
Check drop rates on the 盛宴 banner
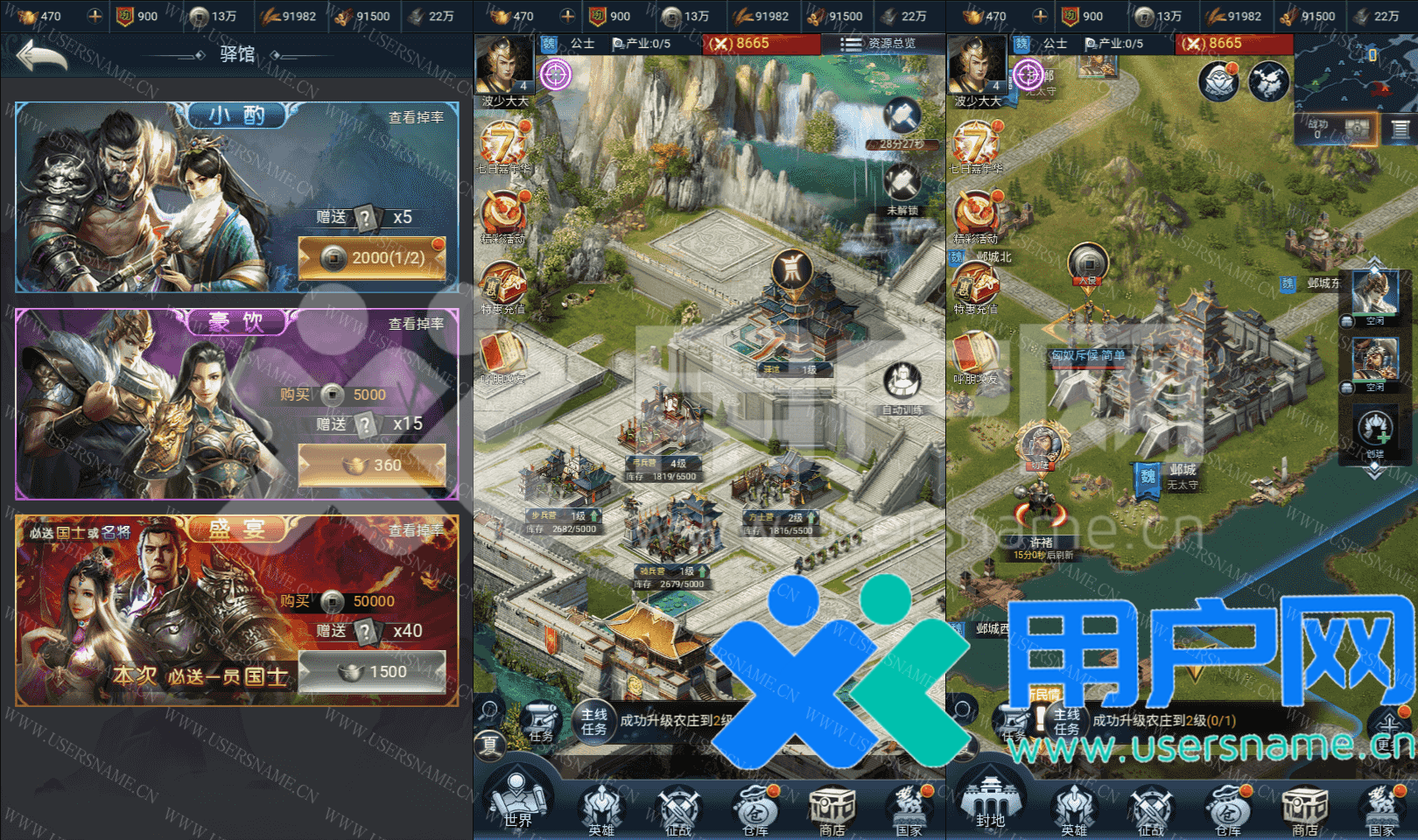coord(416,530)
